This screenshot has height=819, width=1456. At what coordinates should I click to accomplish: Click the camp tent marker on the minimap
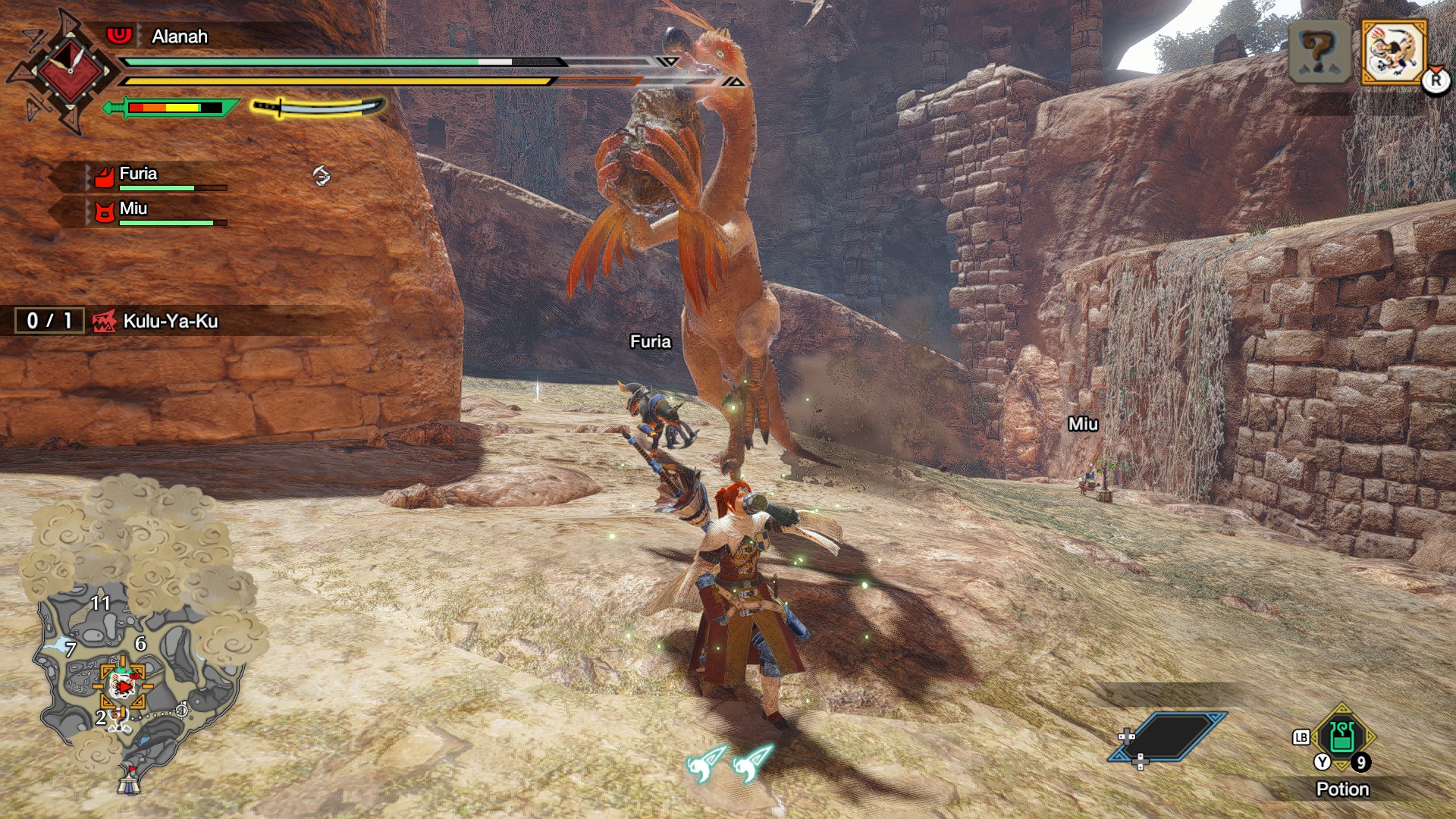click(x=130, y=779)
